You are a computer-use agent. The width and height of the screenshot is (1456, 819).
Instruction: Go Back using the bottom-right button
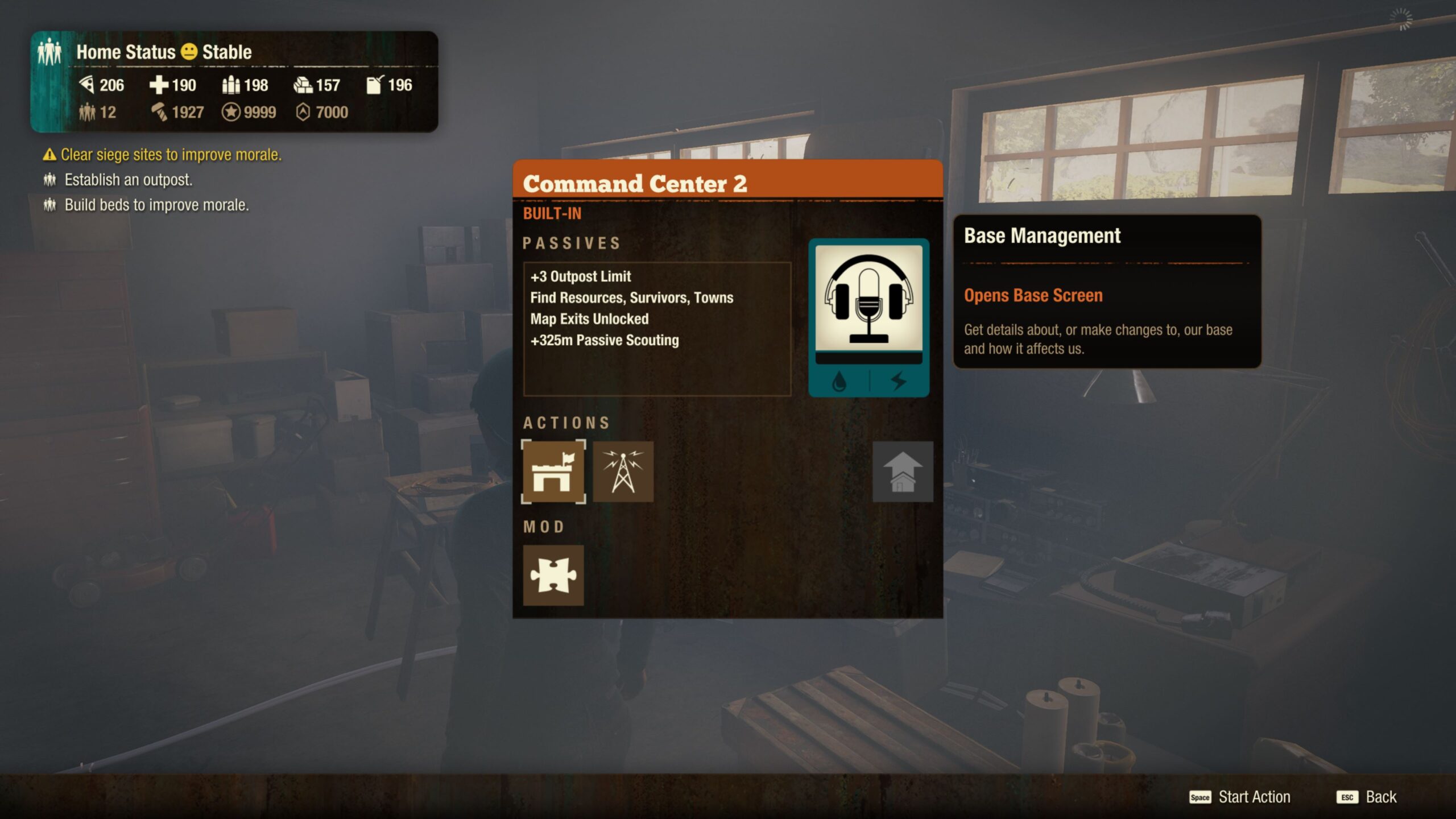coord(1367,797)
